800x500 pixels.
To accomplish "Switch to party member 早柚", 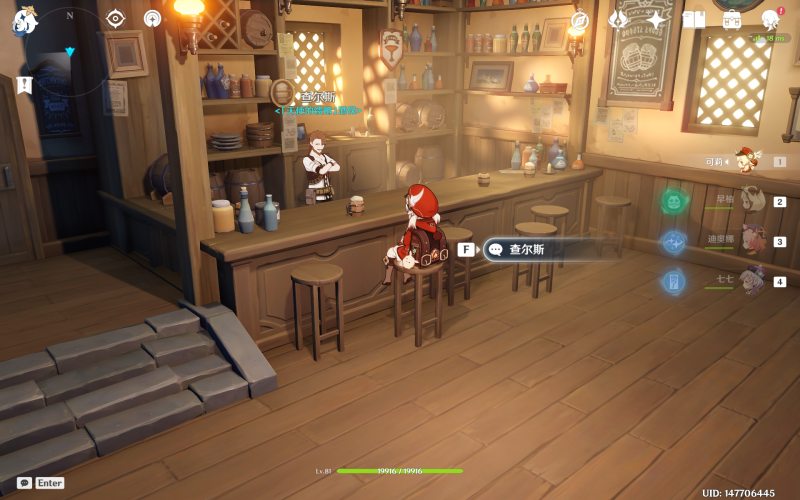I will [750, 200].
